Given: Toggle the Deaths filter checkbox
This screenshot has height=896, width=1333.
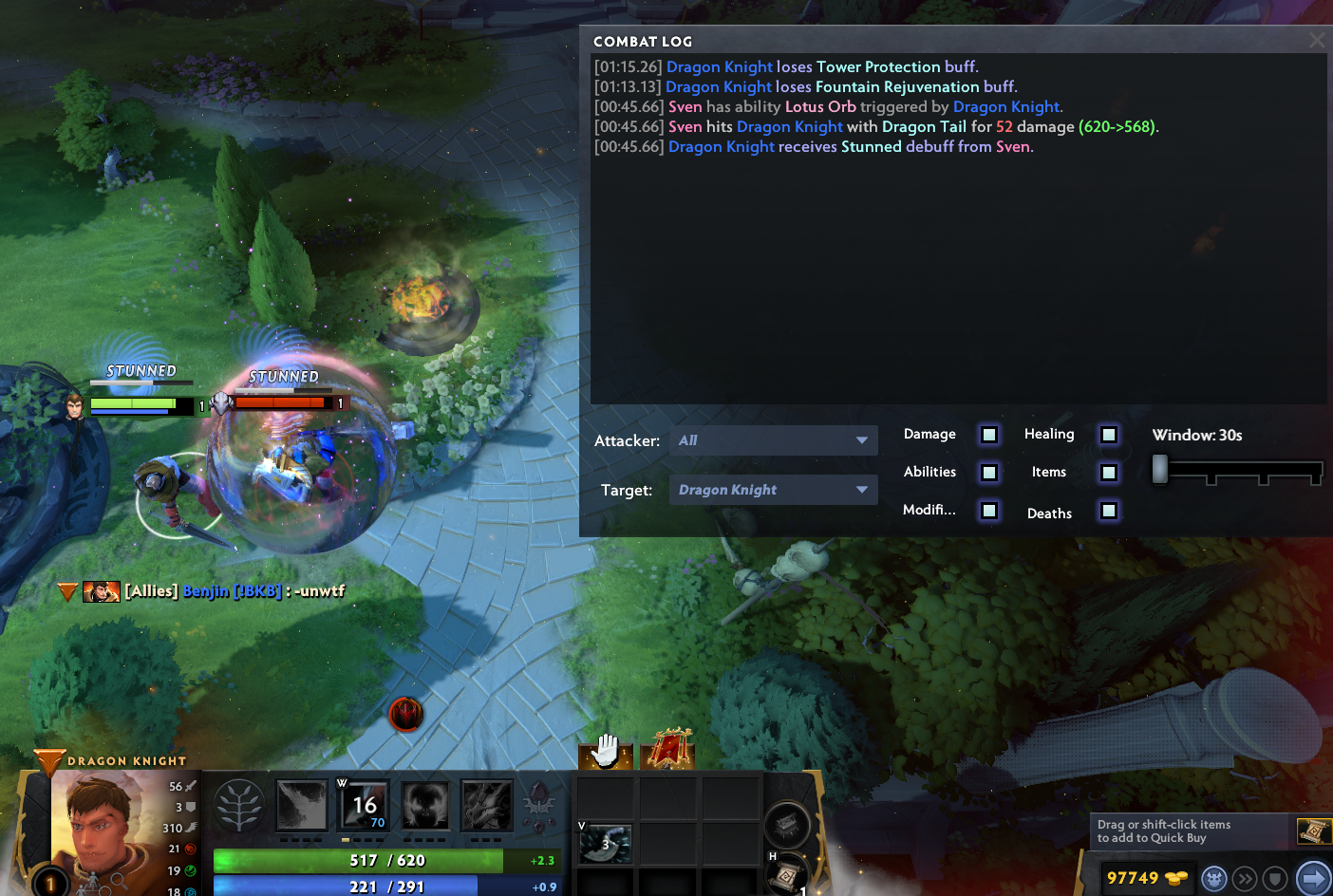Looking at the screenshot, I should (x=1108, y=511).
